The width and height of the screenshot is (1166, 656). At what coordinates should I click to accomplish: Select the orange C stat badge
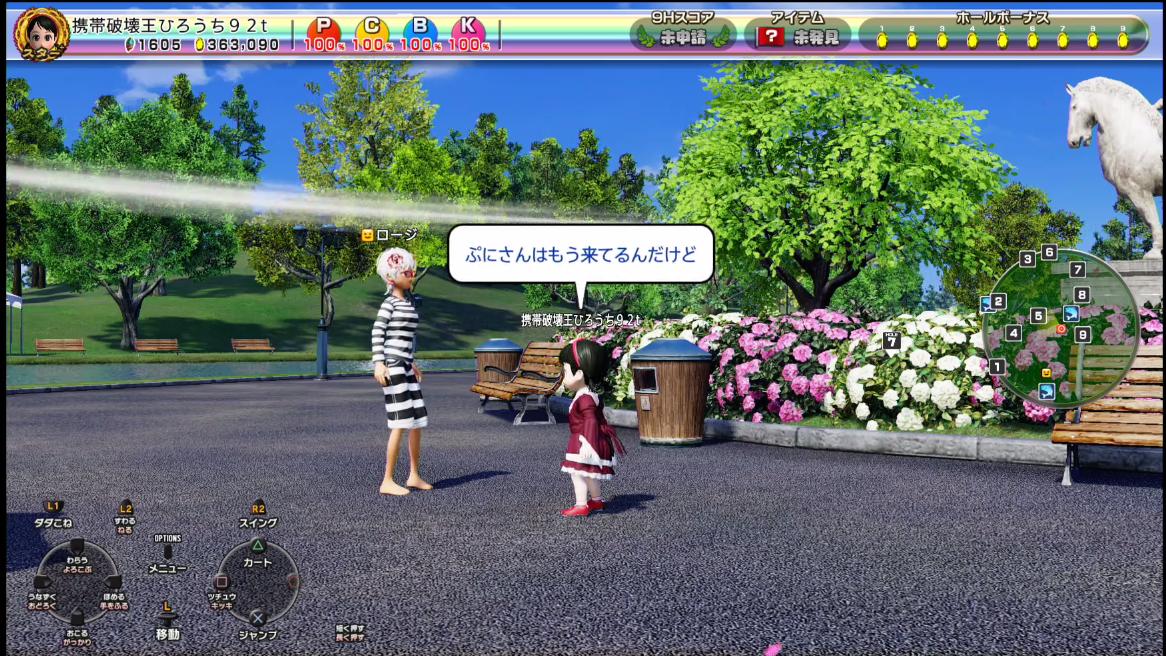coord(371,33)
